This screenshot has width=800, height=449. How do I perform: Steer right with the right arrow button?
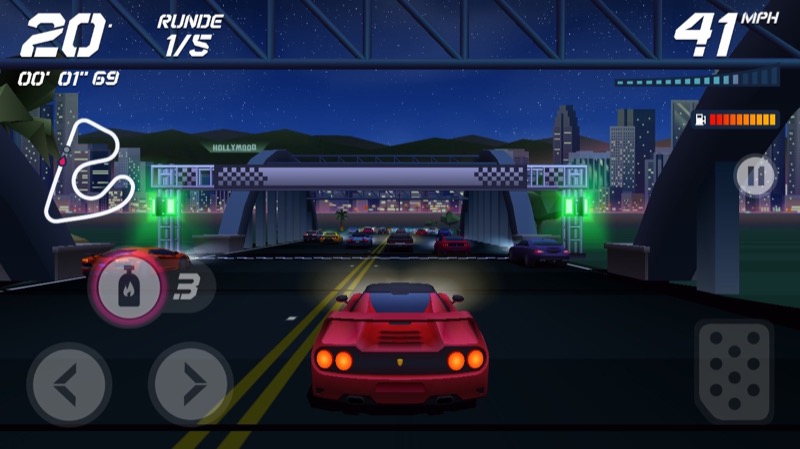pos(190,383)
